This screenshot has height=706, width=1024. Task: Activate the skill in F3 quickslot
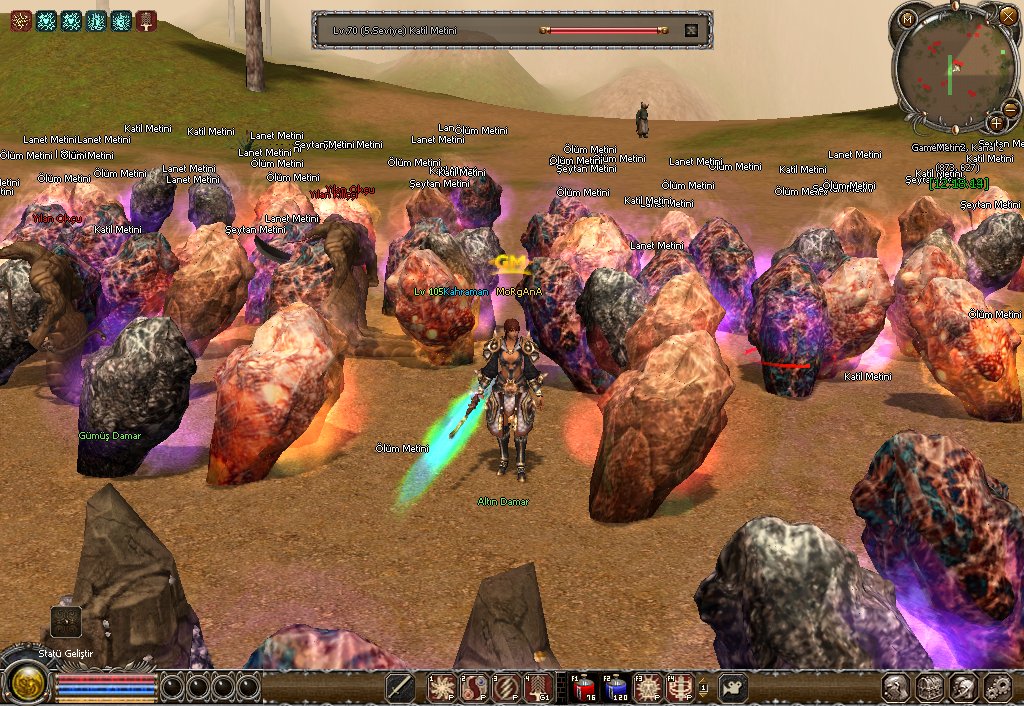pyautogui.click(x=649, y=687)
